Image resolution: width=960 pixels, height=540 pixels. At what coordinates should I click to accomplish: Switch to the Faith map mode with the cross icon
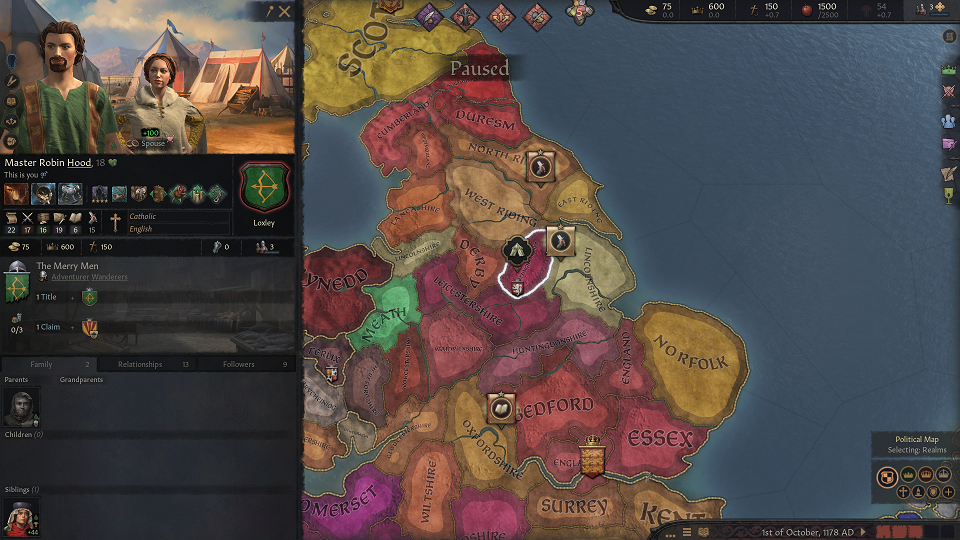click(904, 492)
